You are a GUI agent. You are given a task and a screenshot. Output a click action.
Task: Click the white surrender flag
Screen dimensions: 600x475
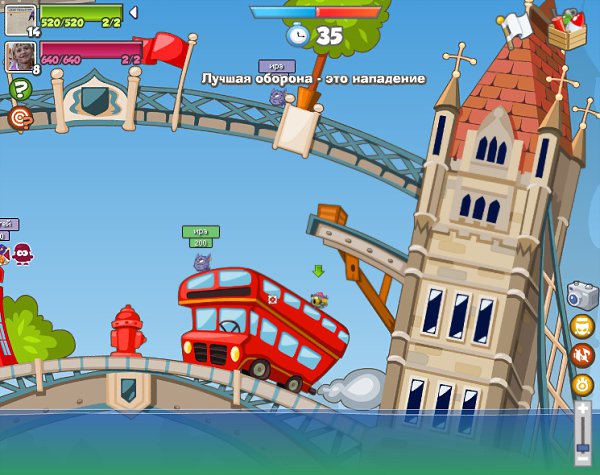click(x=516, y=27)
